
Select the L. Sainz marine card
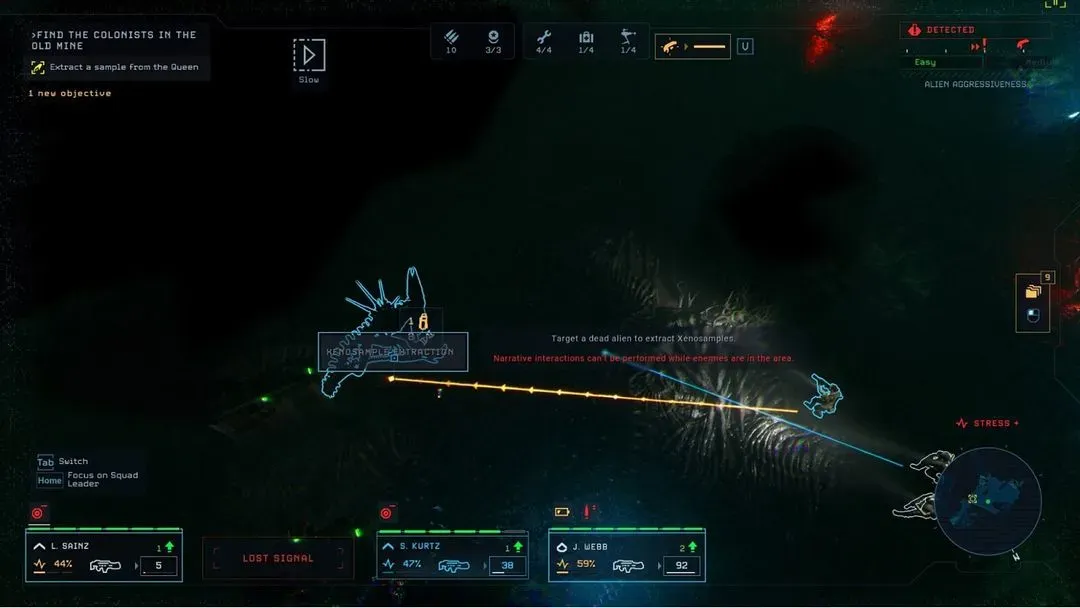(x=104, y=556)
